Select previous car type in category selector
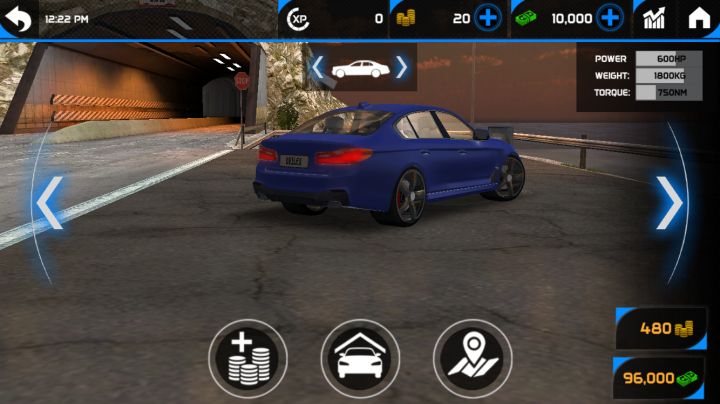The image size is (720, 404). [317, 67]
